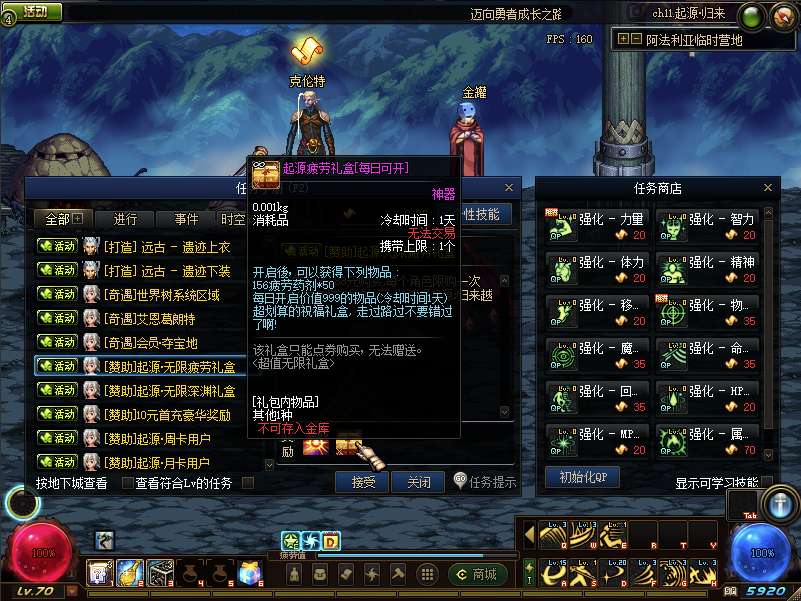Image resolution: width=801 pixels, height=601 pixels.
Task: Close the 任务商店 panel
Action: [x=768, y=187]
